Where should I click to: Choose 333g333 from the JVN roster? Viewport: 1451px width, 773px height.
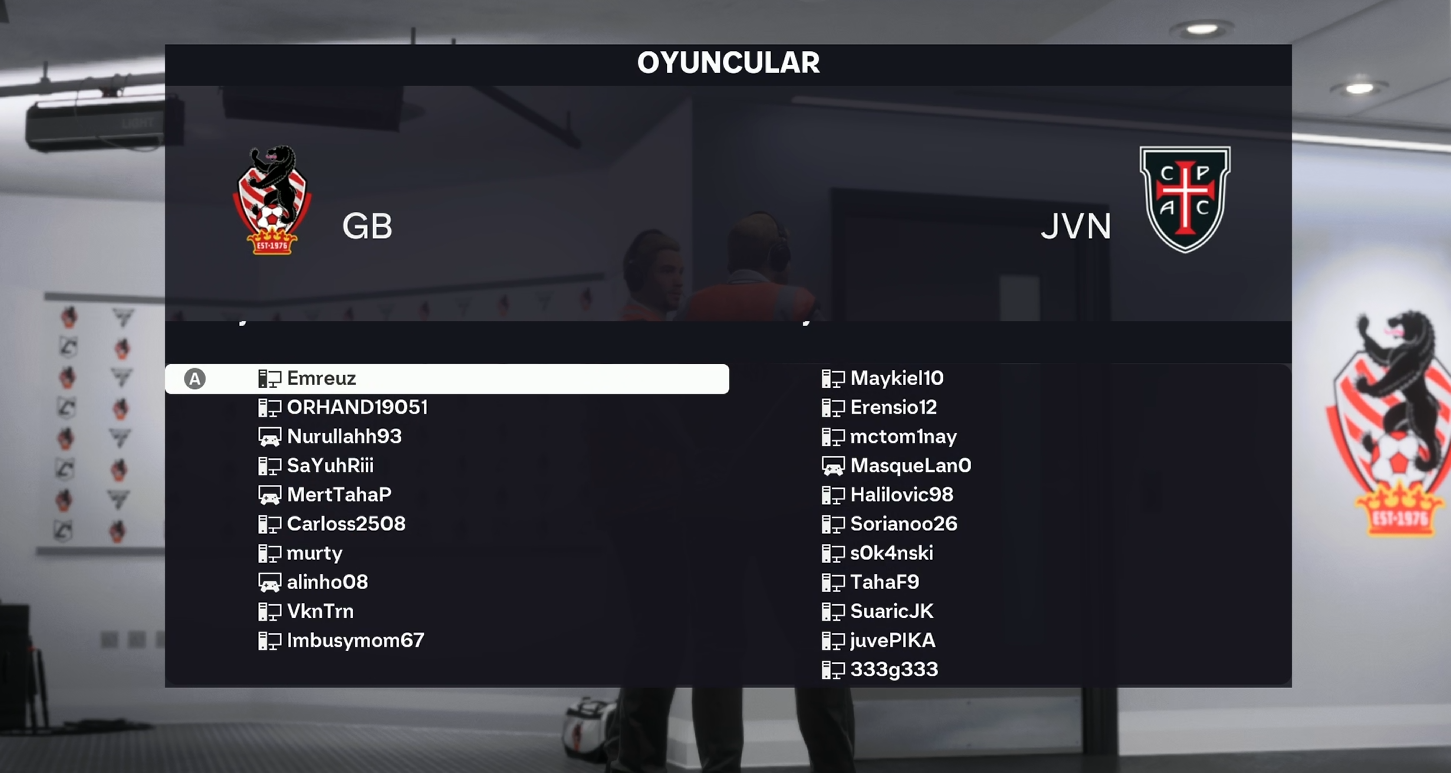coord(894,669)
